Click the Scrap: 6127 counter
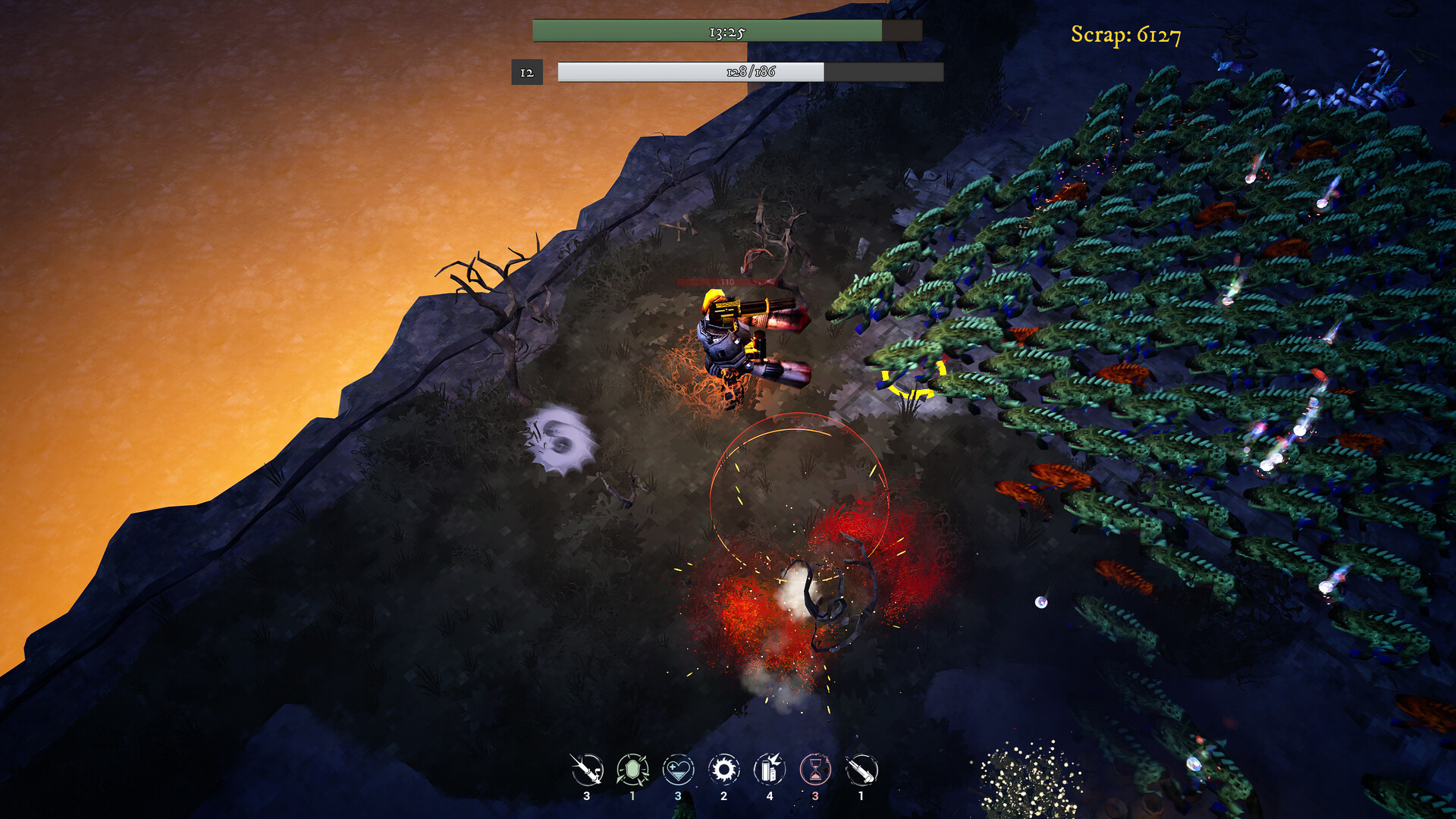 pyautogui.click(x=1125, y=33)
